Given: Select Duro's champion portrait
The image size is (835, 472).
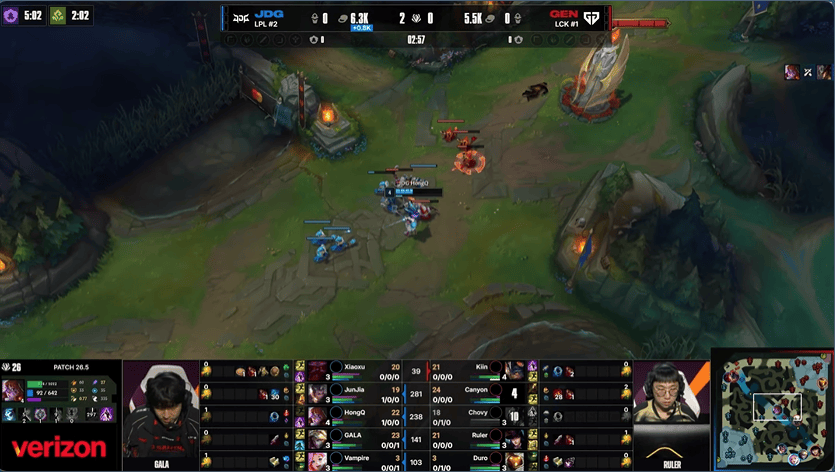Looking at the screenshot, I should coord(514,459).
